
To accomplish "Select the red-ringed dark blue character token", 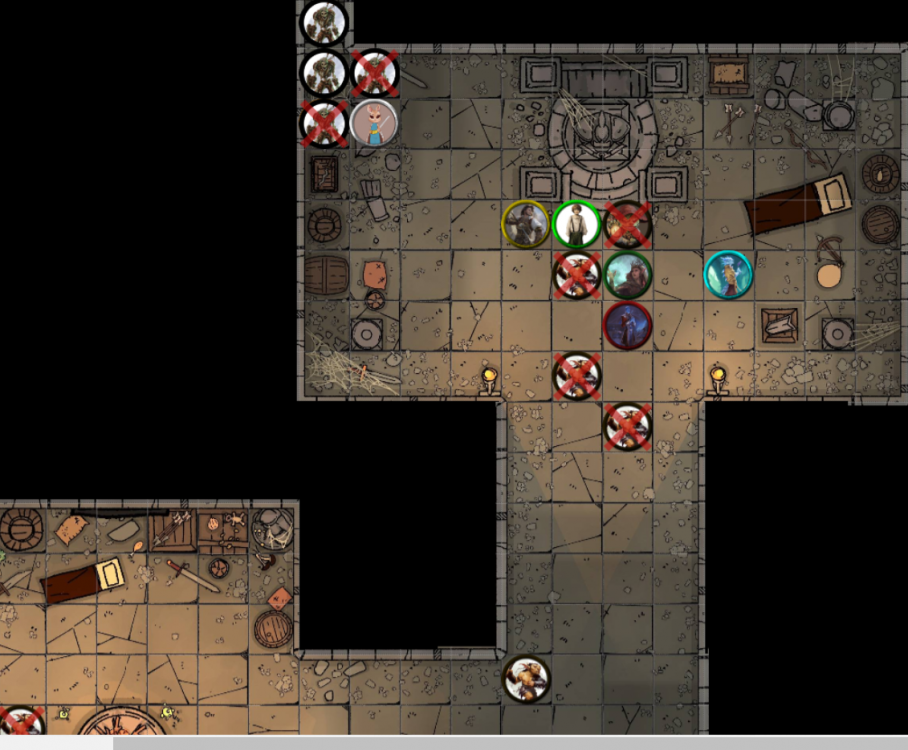I will pyautogui.click(x=628, y=326).
